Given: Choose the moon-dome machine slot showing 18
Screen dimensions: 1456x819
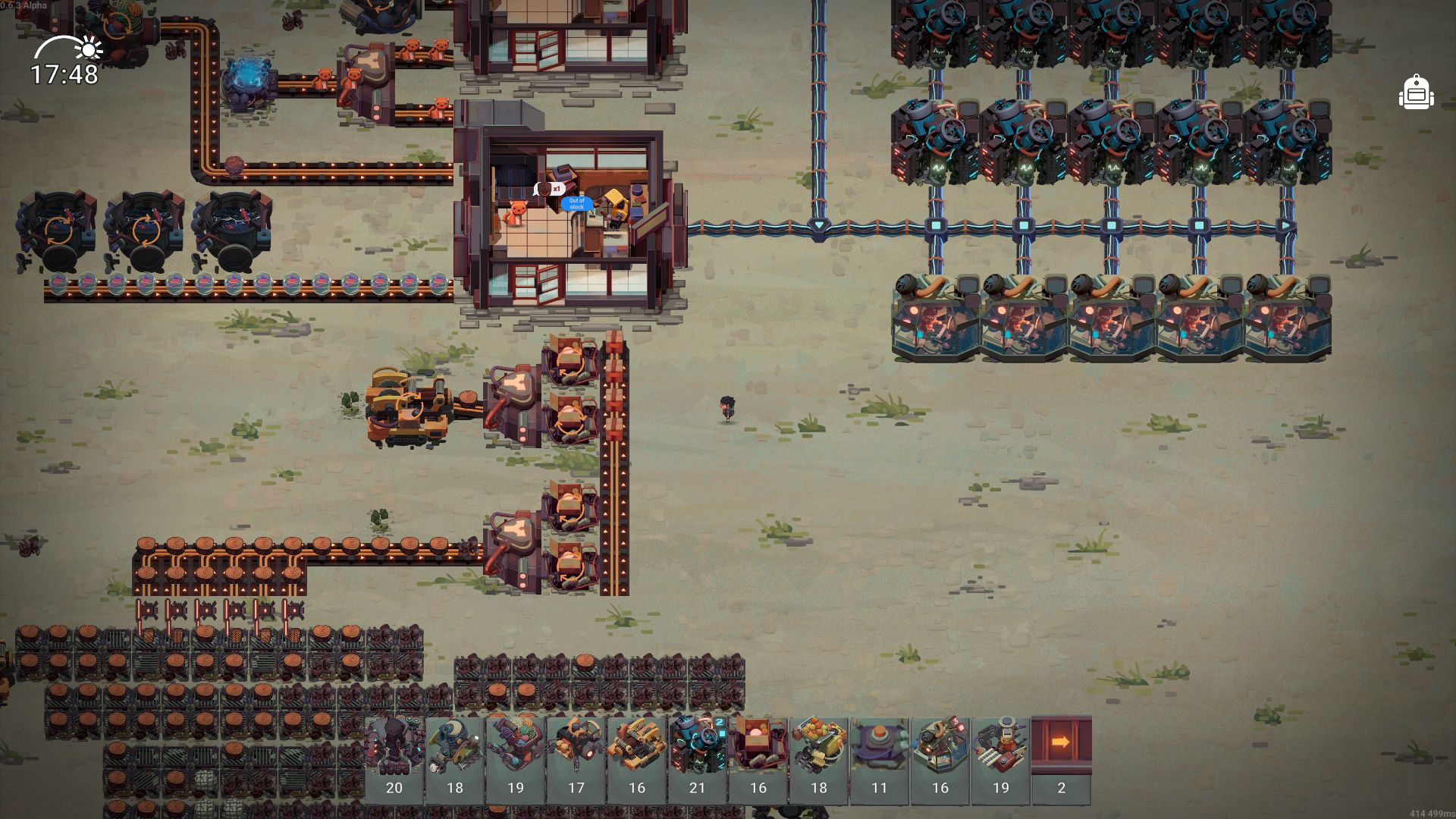Looking at the screenshot, I should pyautogui.click(x=455, y=758).
